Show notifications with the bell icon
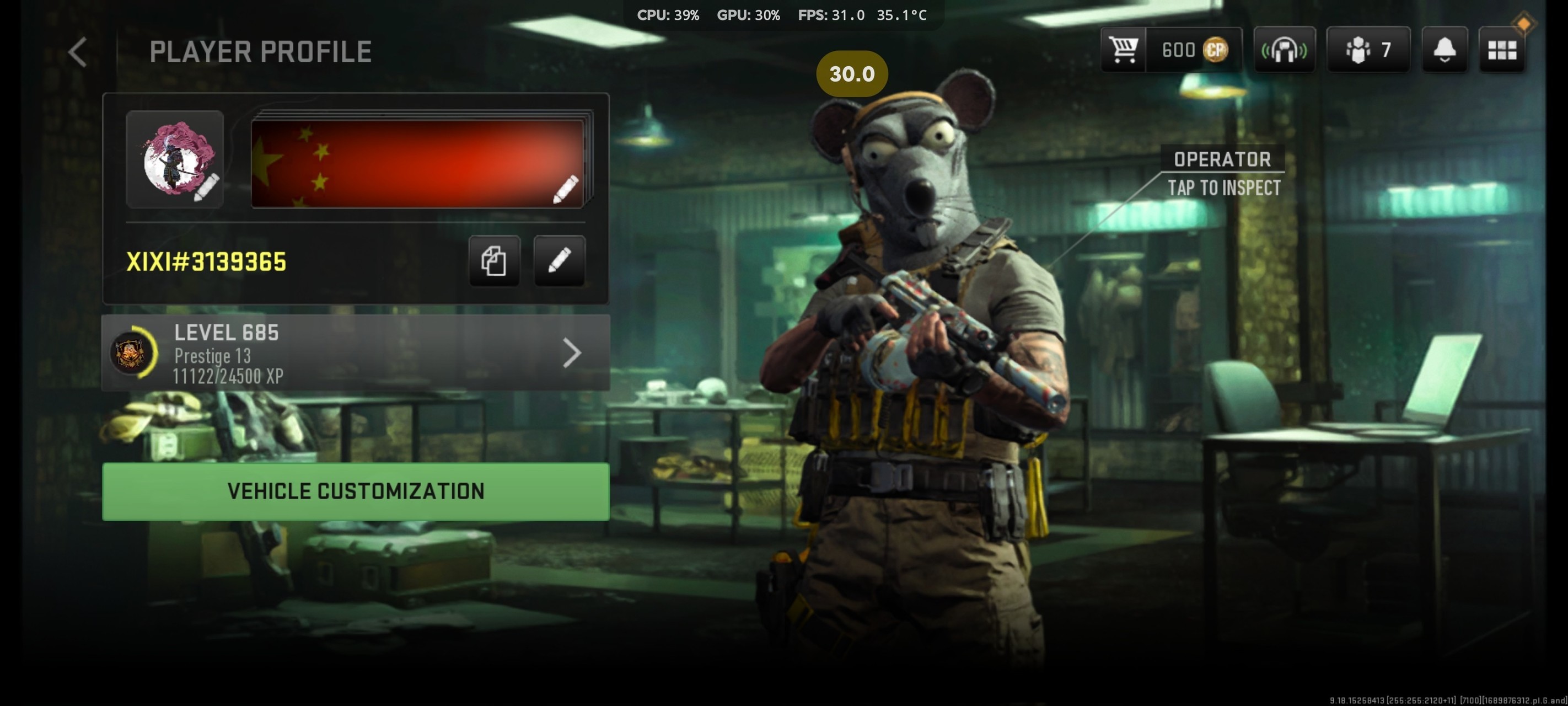This screenshot has height=706, width=1568. (1445, 50)
